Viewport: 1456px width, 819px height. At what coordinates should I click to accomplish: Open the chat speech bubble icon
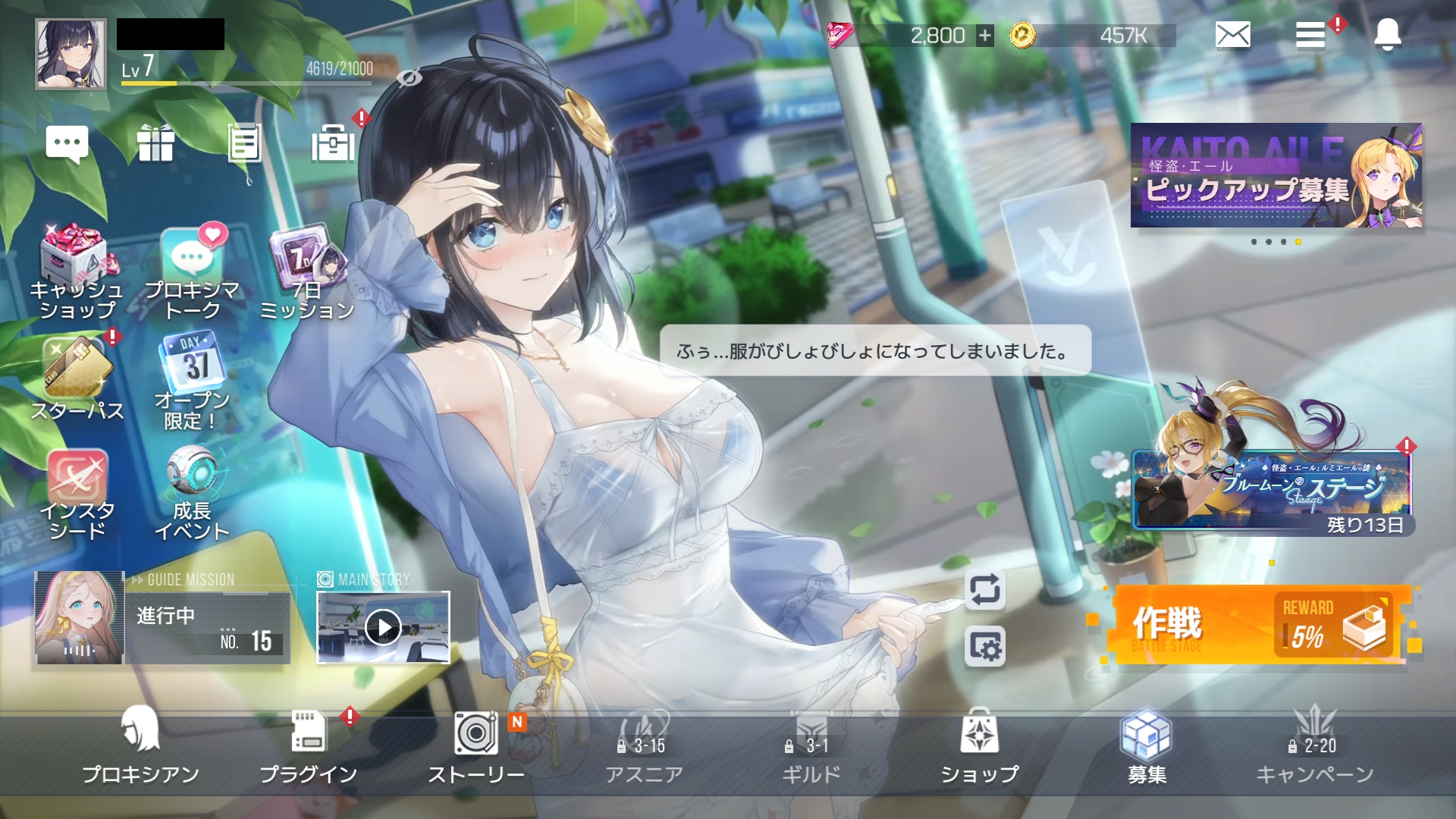67,143
